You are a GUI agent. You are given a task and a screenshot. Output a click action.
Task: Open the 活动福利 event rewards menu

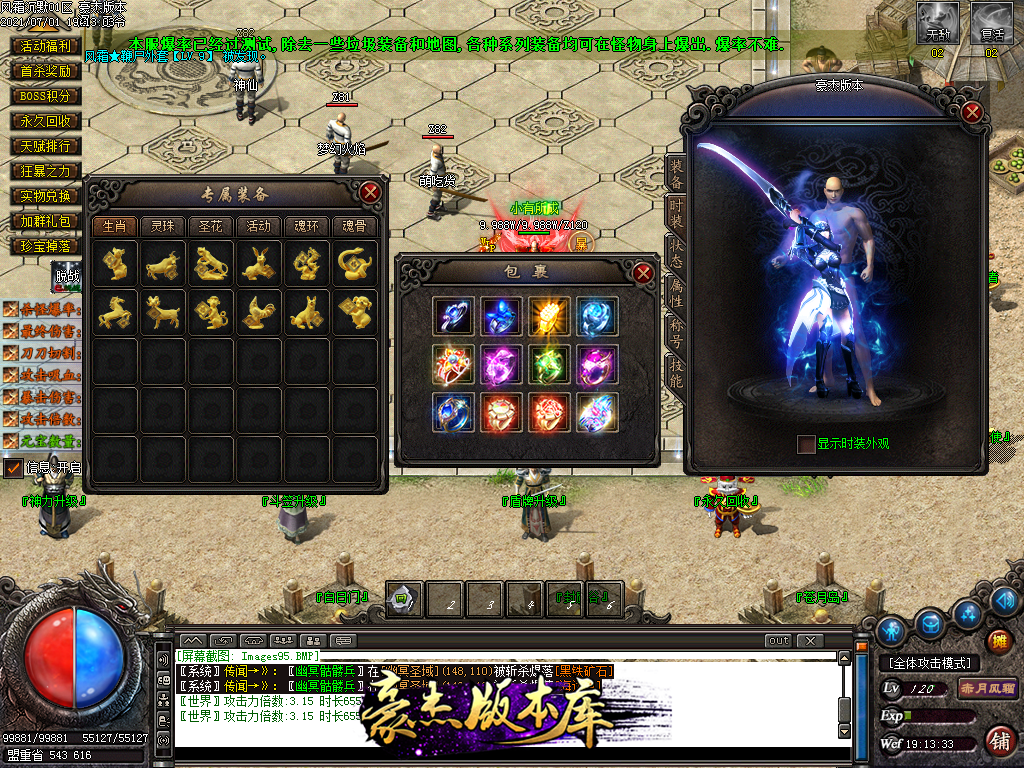[x=46, y=46]
